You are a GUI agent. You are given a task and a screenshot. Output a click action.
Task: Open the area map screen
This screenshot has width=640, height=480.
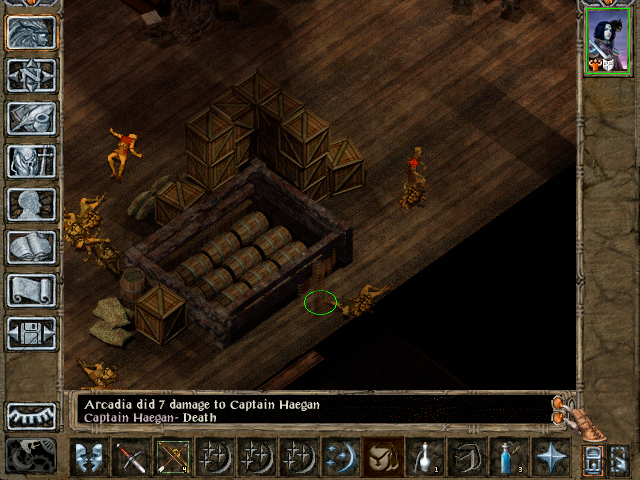31,75
